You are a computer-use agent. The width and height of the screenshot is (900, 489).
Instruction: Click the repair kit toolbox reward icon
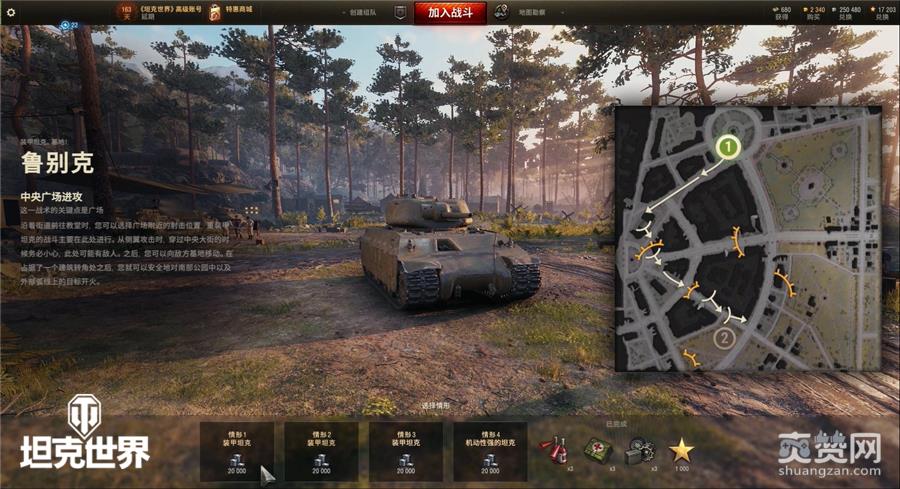pos(640,452)
